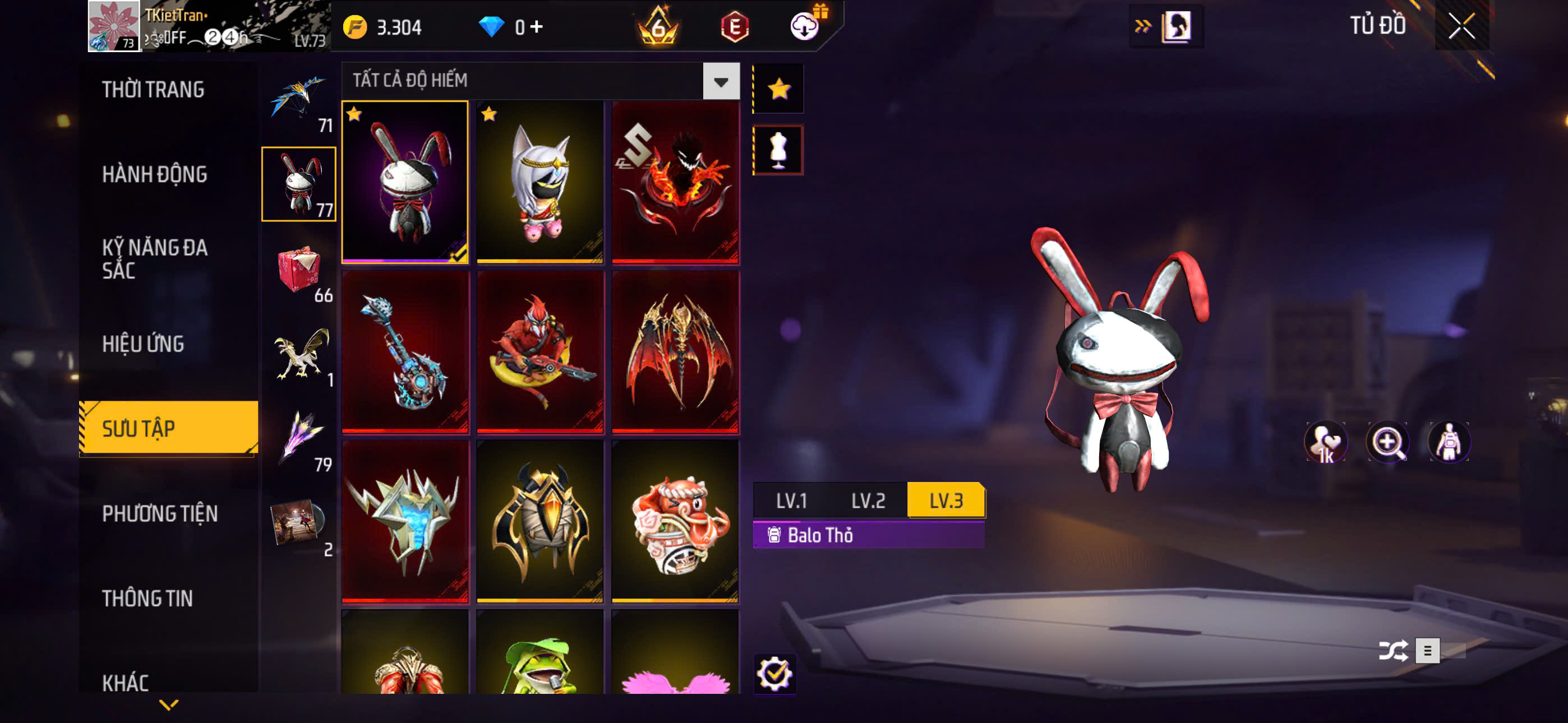The width and height of the screenshot is (1568, 723).
Task: Select the white-haired fox girl backpack
Action: [x=540, y=182]
